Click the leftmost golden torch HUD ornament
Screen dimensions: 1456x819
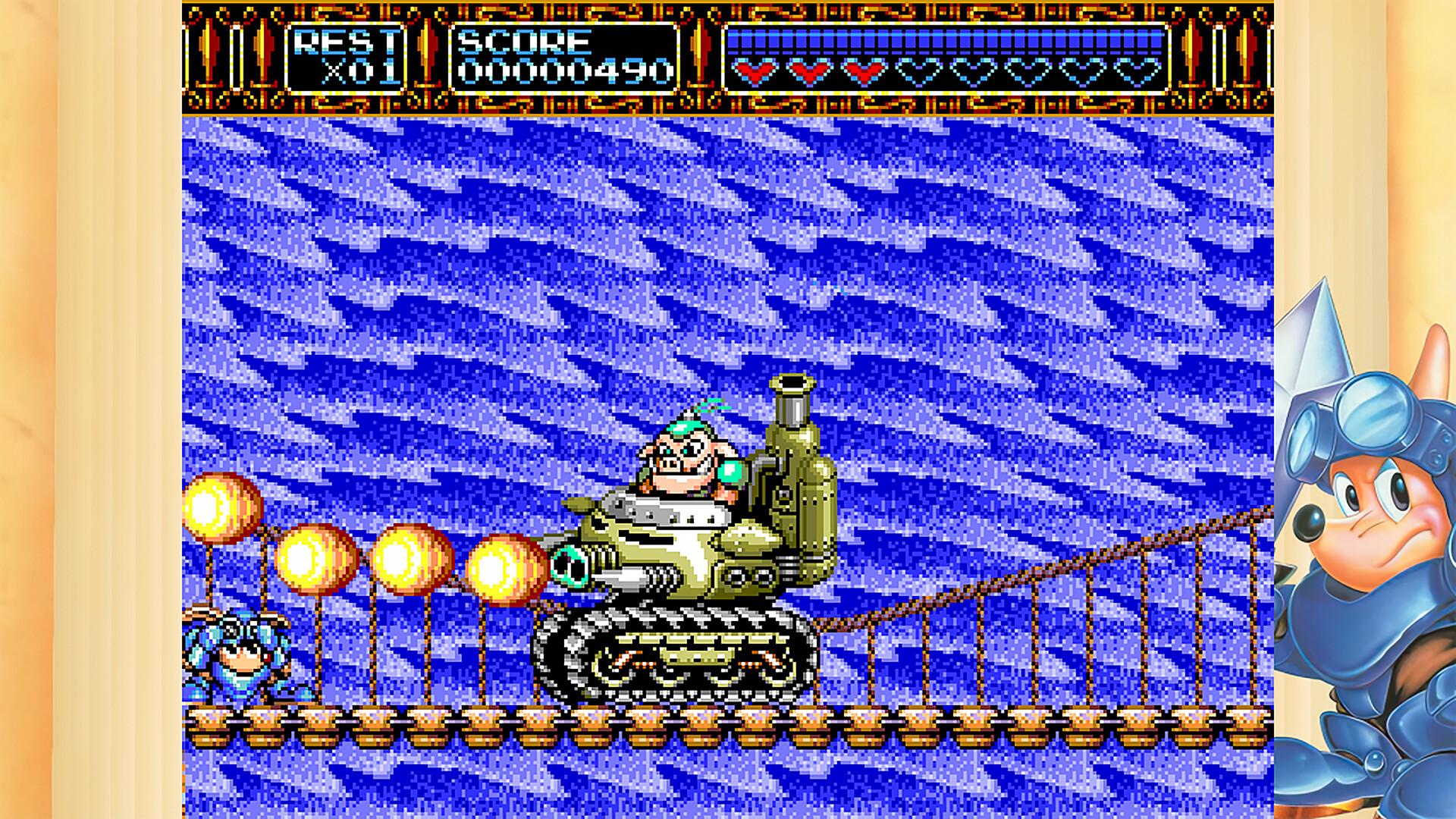pos(208,57)
